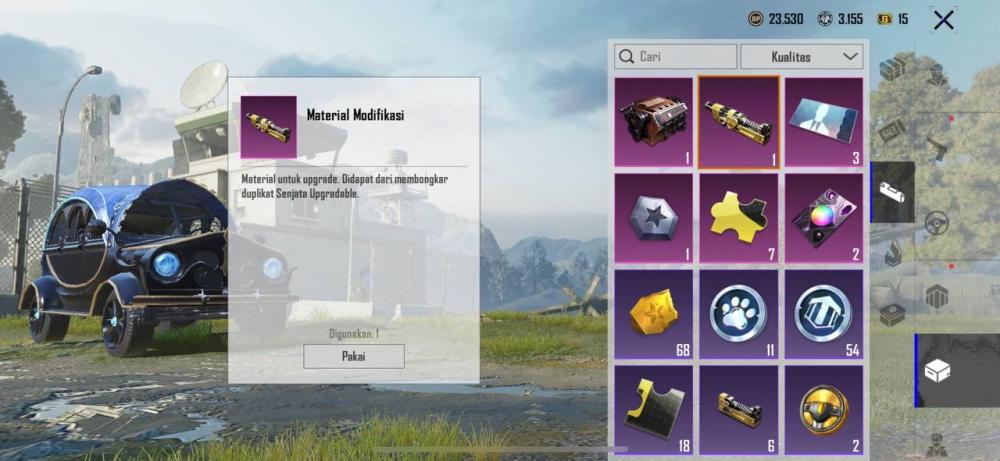This screenshot has width=1000, height=461.
Task: Select the golden steering wheel token
Action: 823,408
